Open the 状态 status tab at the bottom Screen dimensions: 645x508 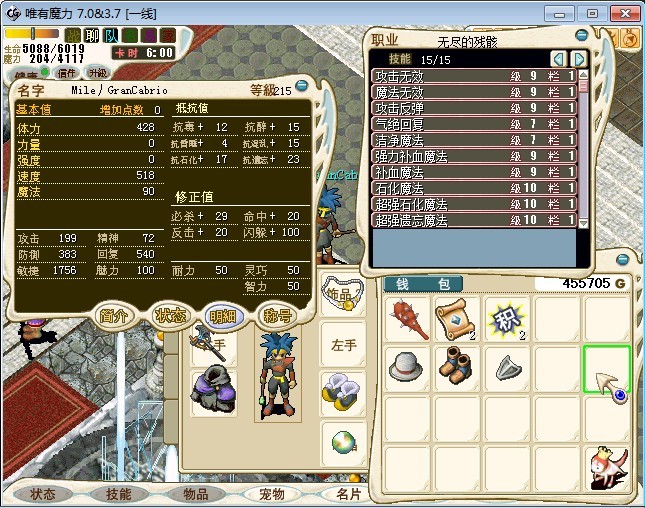click(43, 494)
